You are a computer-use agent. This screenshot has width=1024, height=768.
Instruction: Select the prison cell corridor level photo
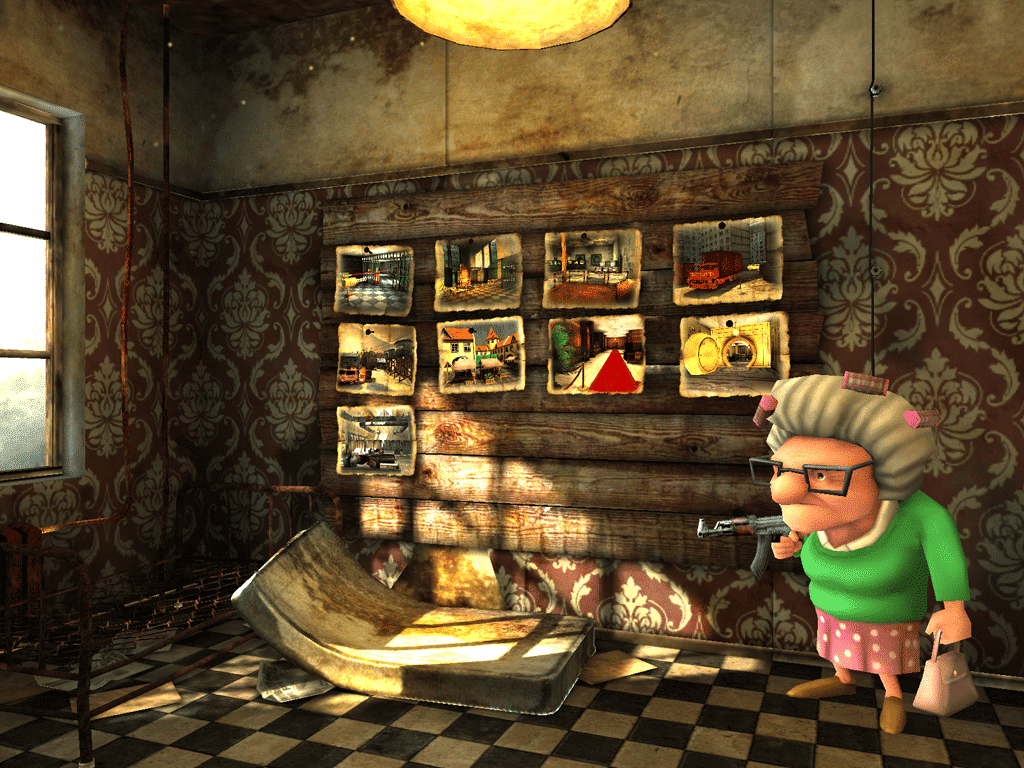374,279
